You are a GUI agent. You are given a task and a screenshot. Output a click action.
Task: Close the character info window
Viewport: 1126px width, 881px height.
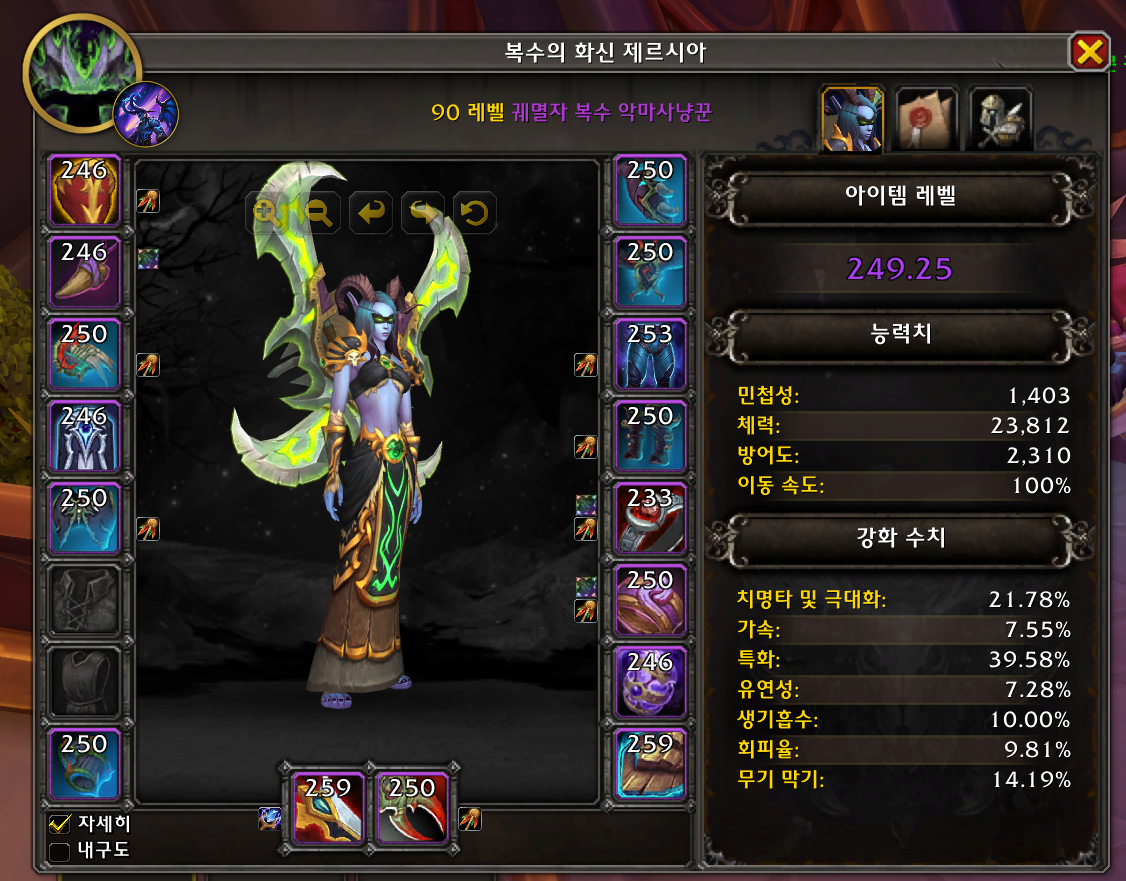pyautogui.click(x=1089, y=52)
